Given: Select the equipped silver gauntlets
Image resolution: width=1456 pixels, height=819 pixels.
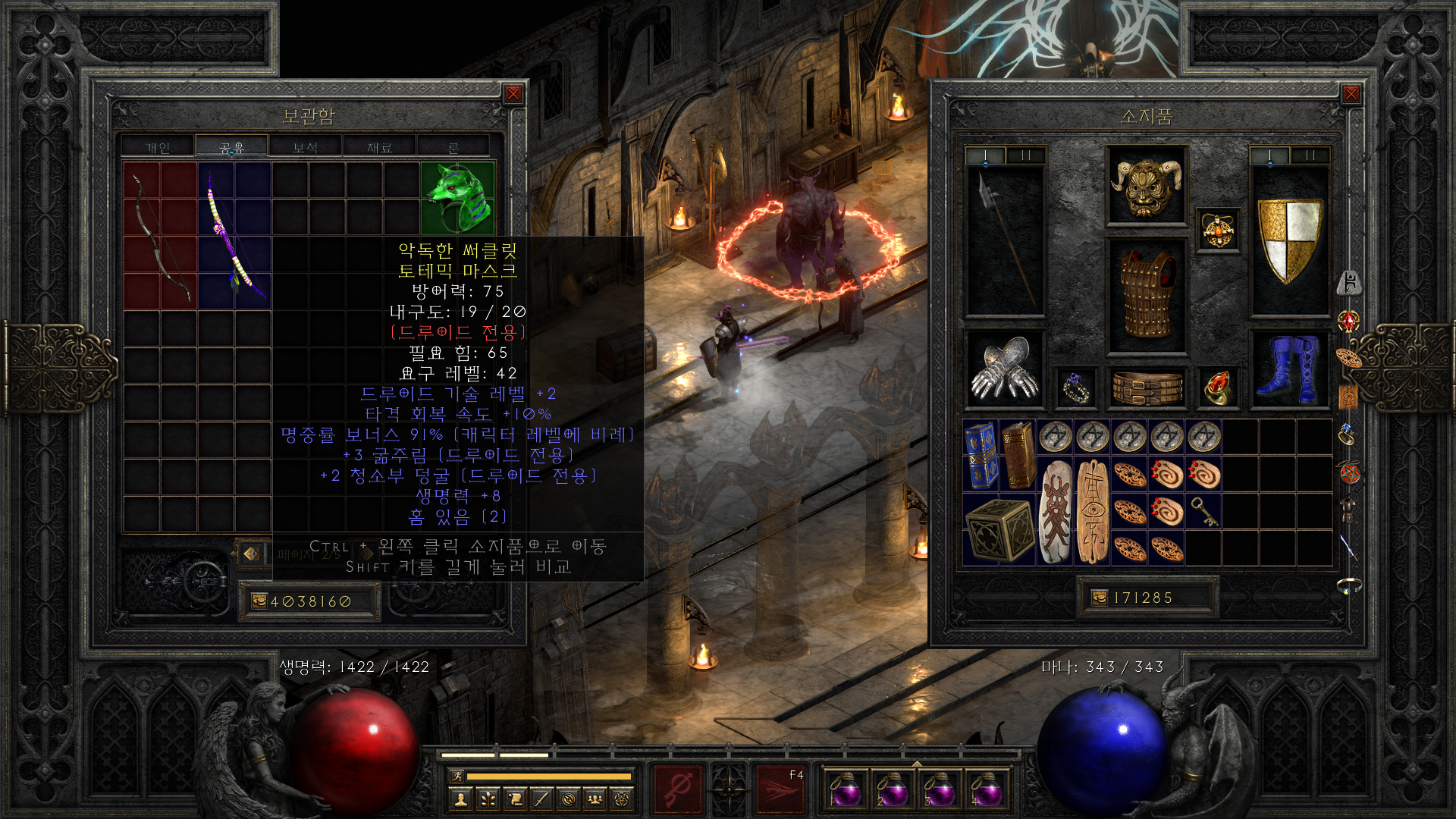Looking at the screenshot, I should [1005, 370].
